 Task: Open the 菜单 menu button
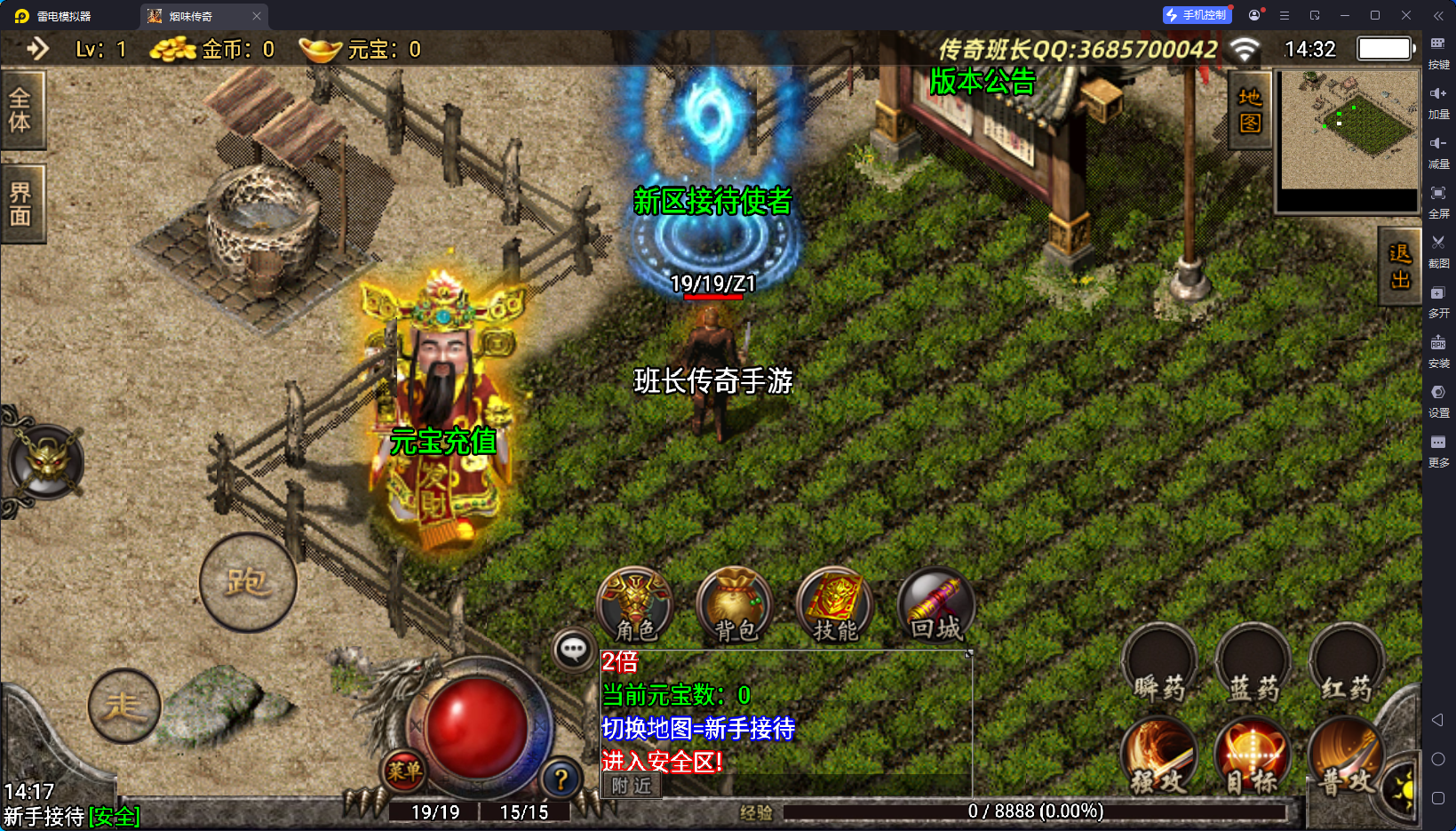point(404,771)
